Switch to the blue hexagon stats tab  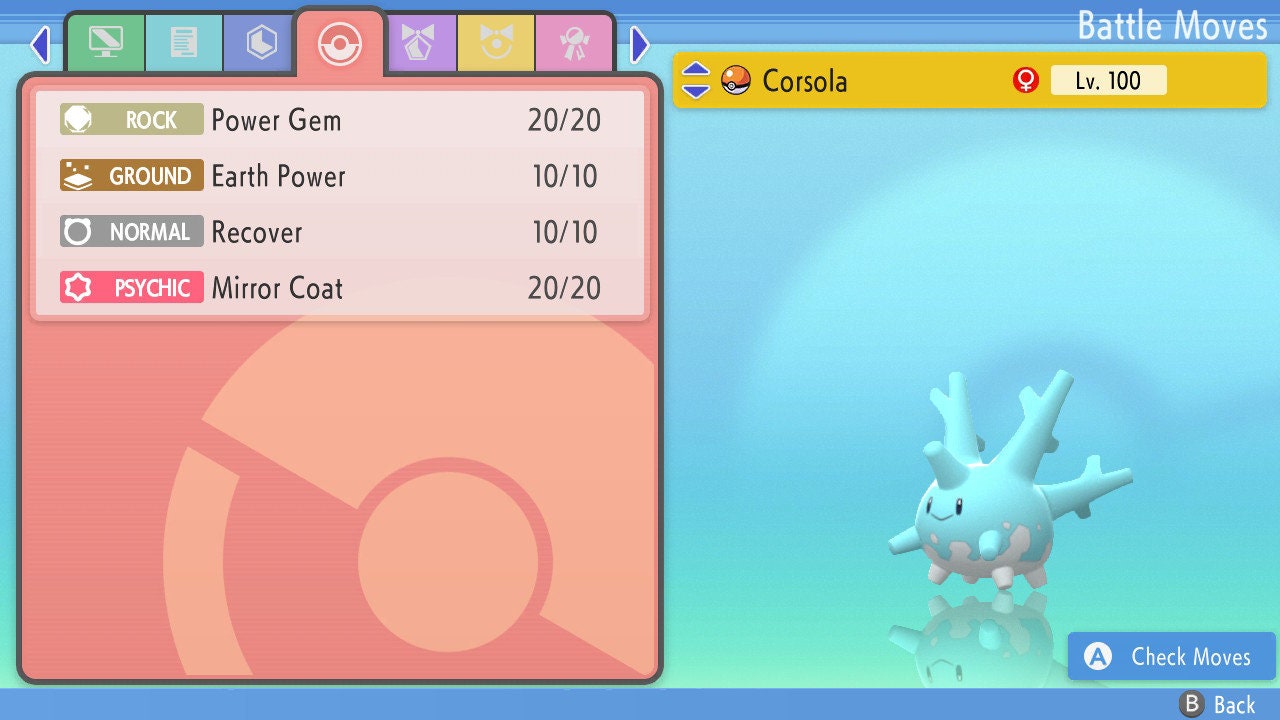tap(262, 43)
